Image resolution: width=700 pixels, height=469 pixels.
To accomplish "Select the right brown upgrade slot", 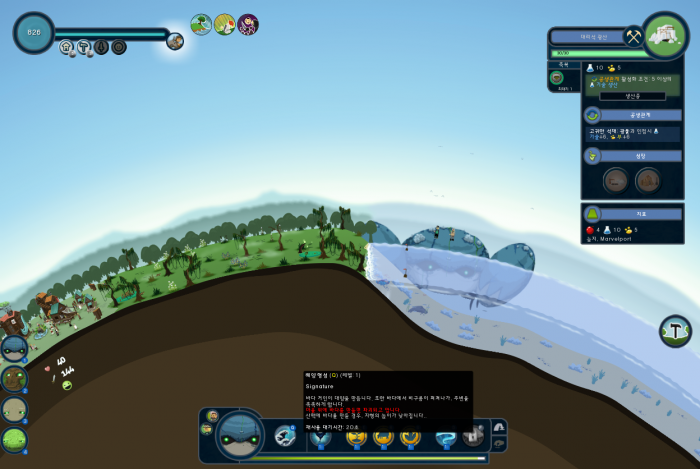I will 648,181.
